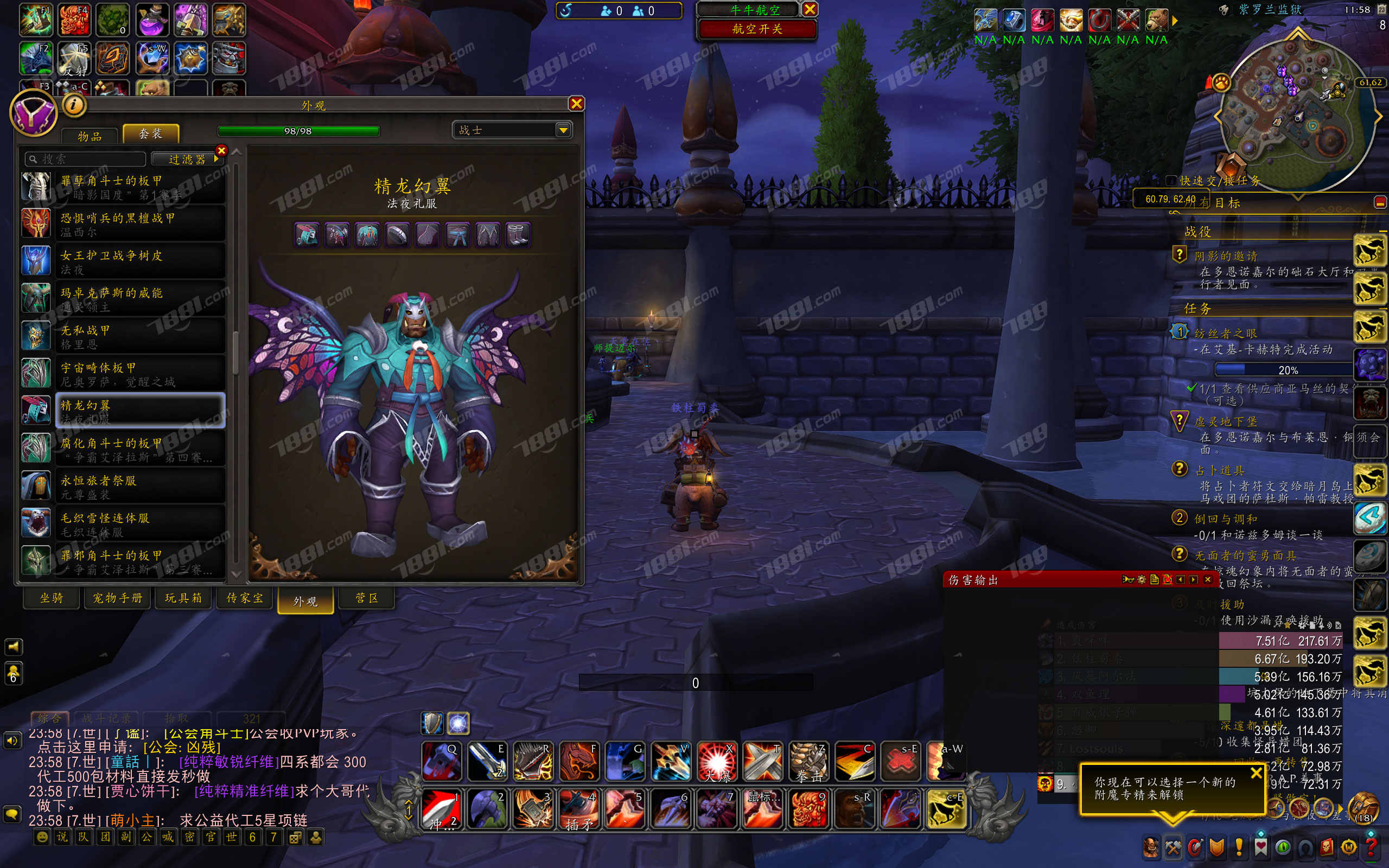Close the new enchant unlock tooltip
Screen dimensions: 1389x868
[x=1256, y=773]
